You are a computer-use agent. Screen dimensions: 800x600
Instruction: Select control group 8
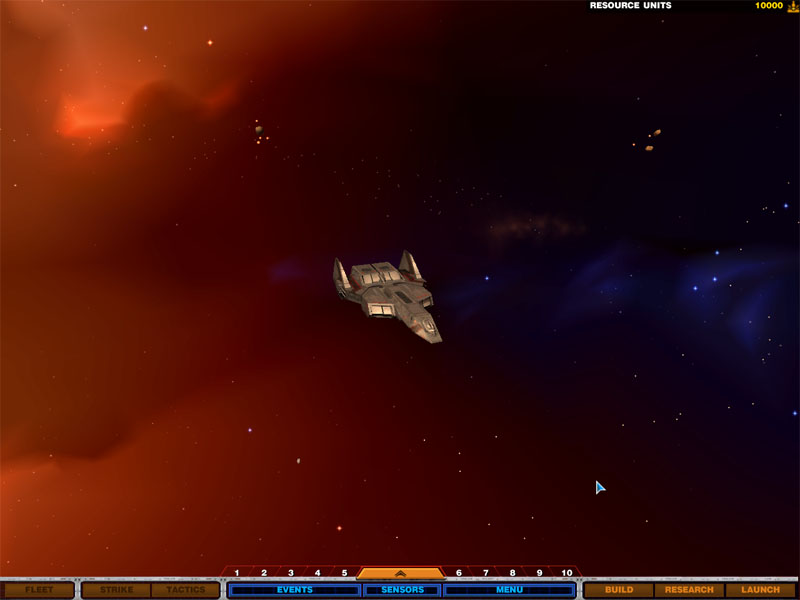(513, 573)
